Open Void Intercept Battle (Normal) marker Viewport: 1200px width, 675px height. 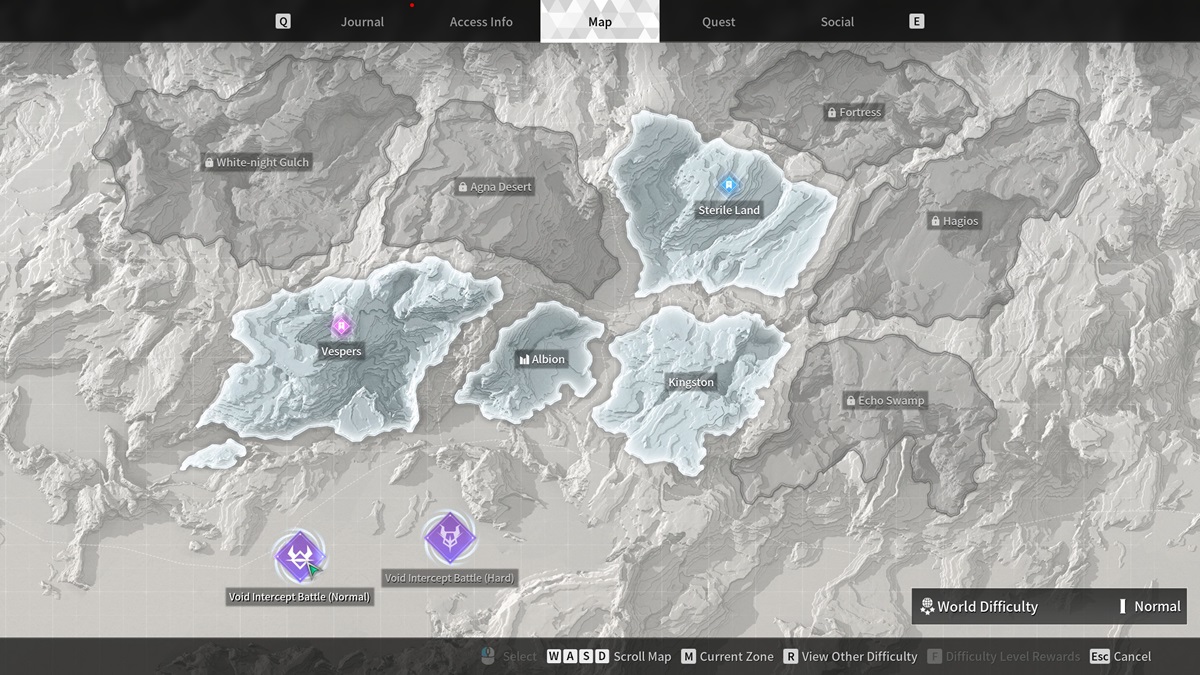298,555
